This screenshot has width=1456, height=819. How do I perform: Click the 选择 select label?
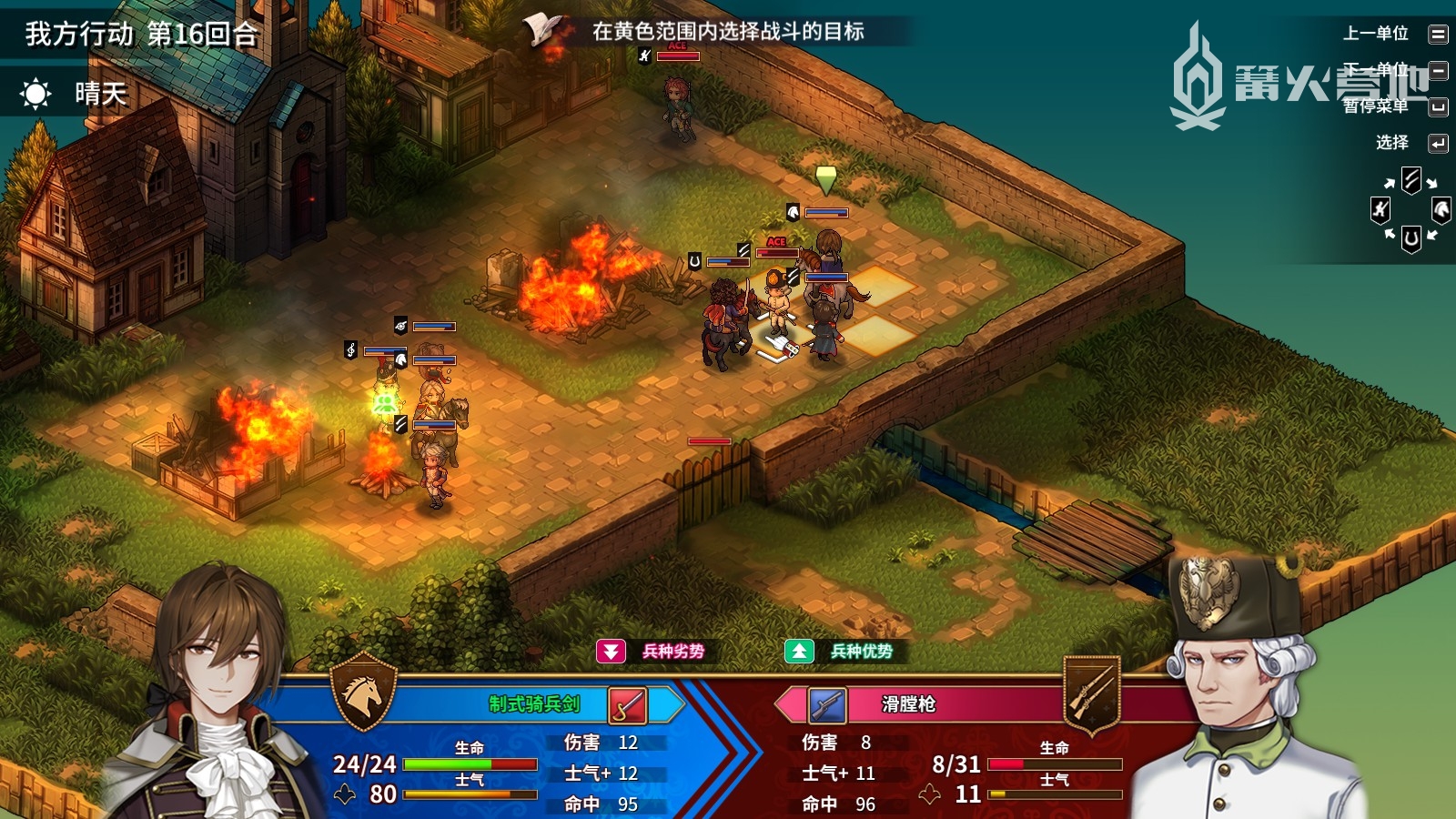point(1392,143)
